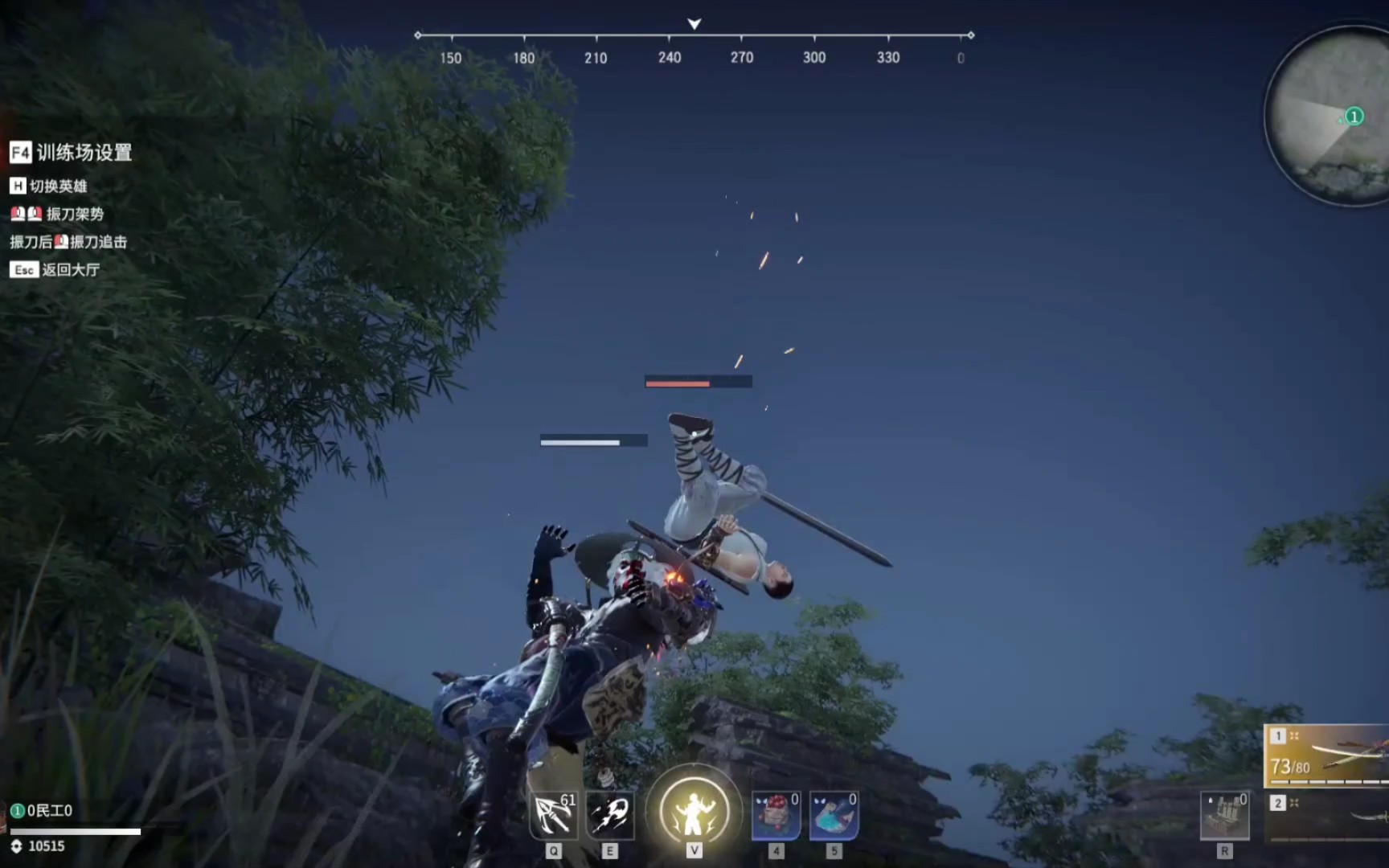The height and width of the screenshot is (868, 1389).
Task: Use the armor powder item in slot 5
Action: coord(834,814)
